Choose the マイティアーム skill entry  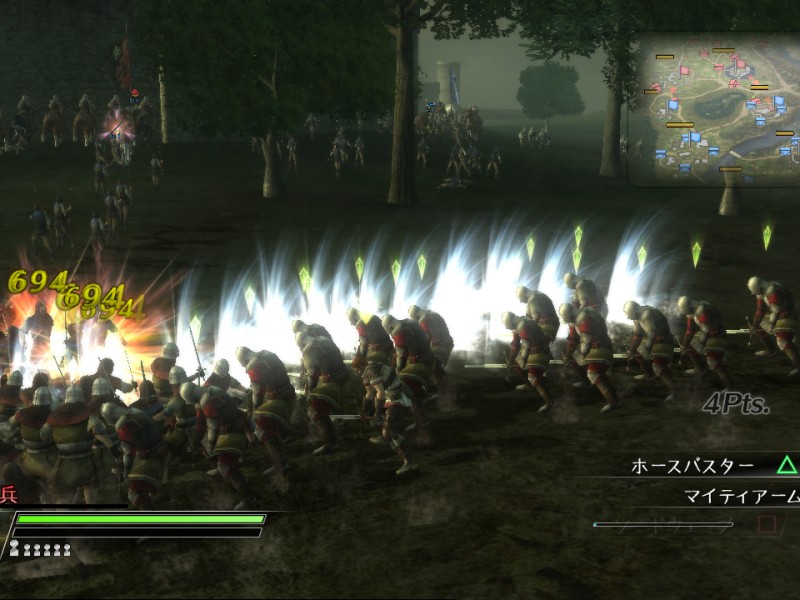[741, 497]
